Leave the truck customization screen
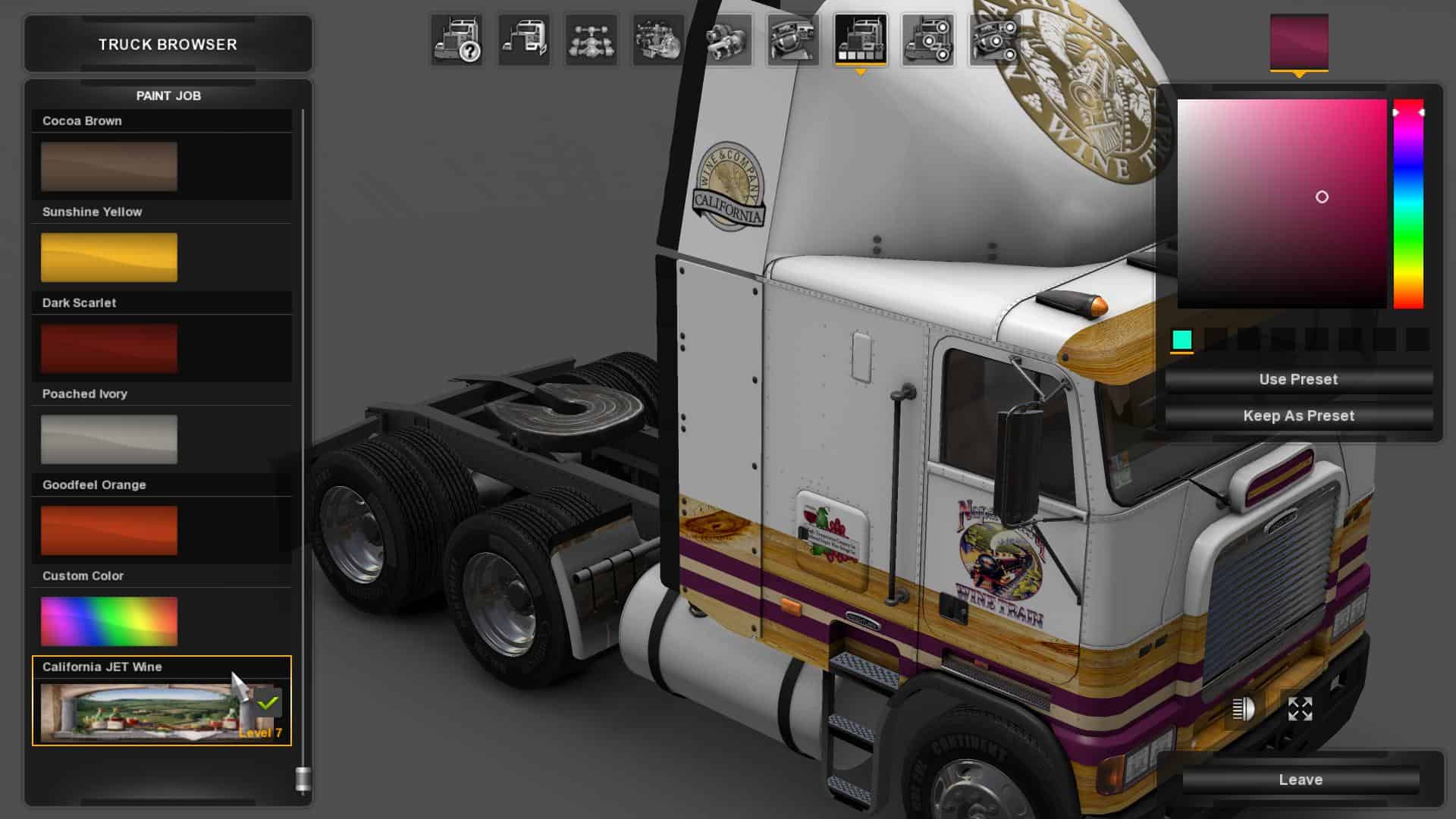 [1301, 780]
